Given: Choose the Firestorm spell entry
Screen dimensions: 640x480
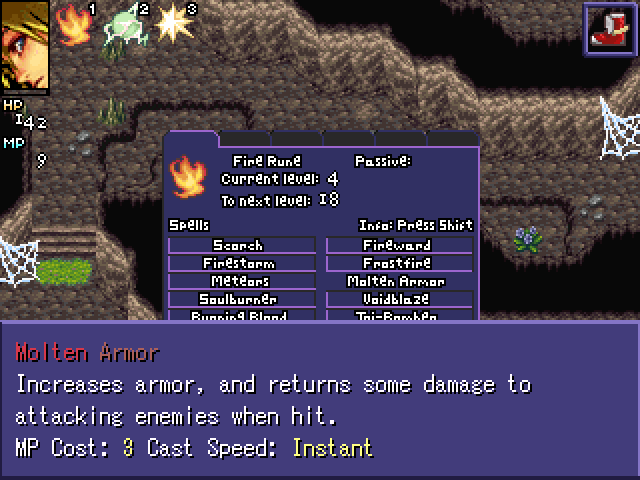Looking at the screenshot, I should coord(241,263).
